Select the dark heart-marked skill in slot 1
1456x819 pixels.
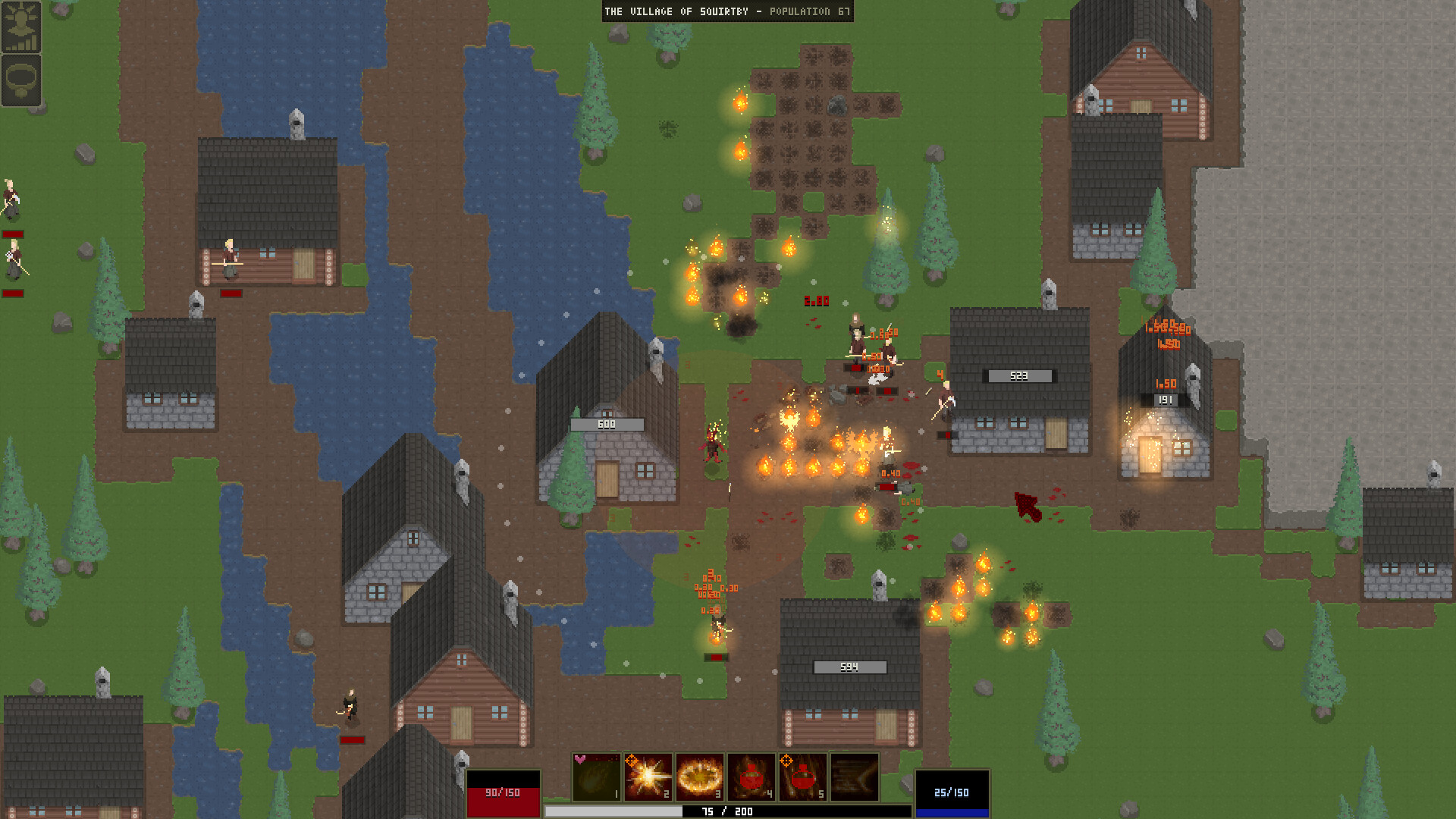point(596,777)
